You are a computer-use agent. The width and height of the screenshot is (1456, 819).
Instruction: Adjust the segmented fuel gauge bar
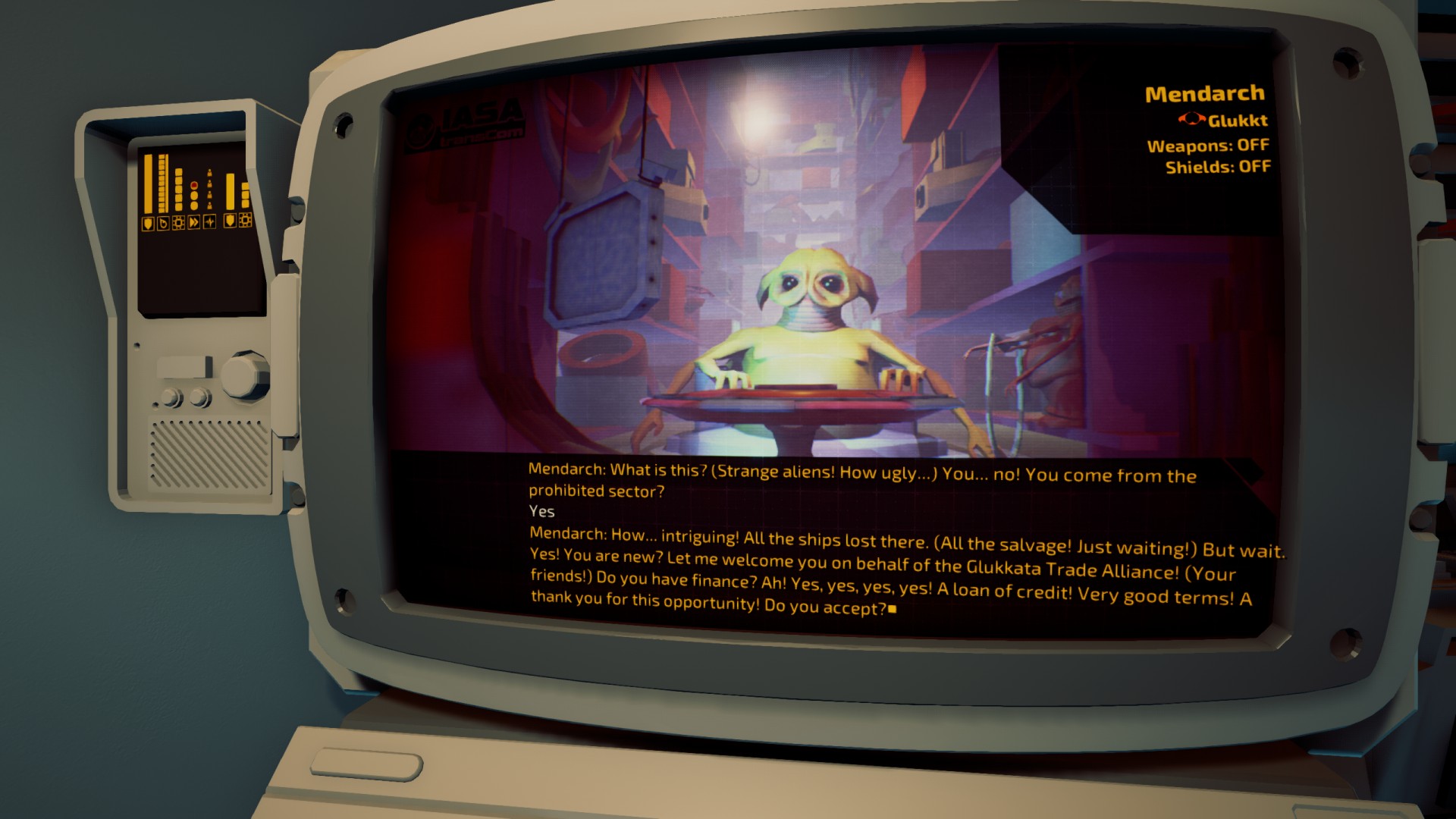pos(163,182)
